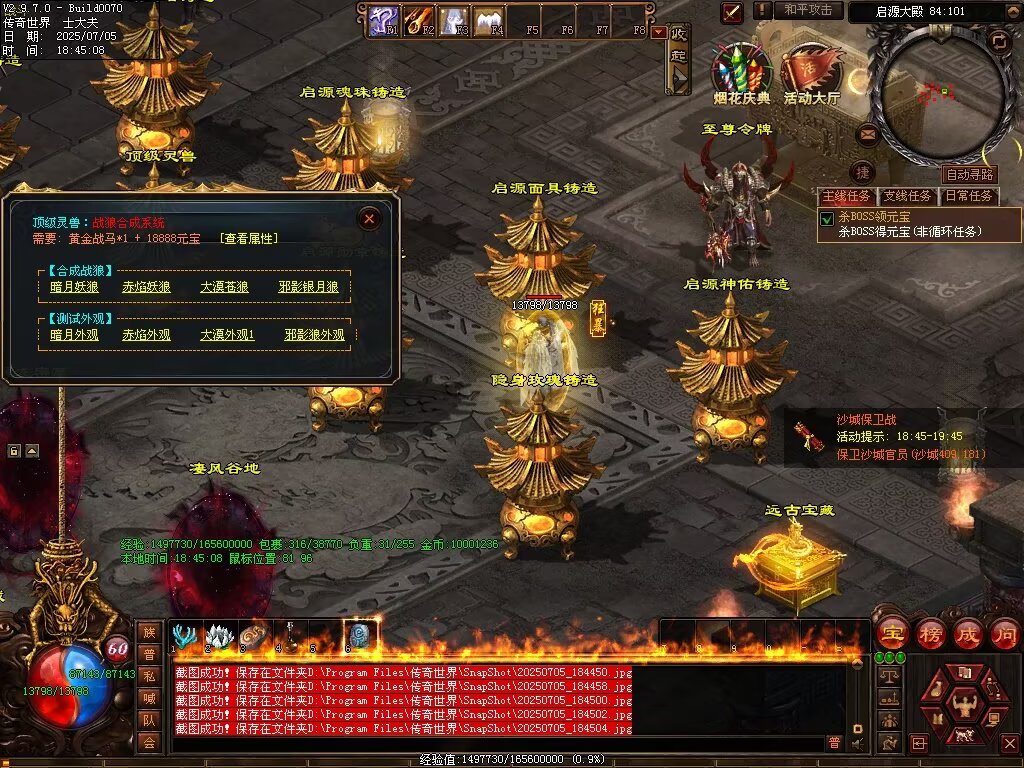Choose 暗月妖狼 to synthesize
The height and width of the screenshot is (768, 1024).
tap(75, 288)
